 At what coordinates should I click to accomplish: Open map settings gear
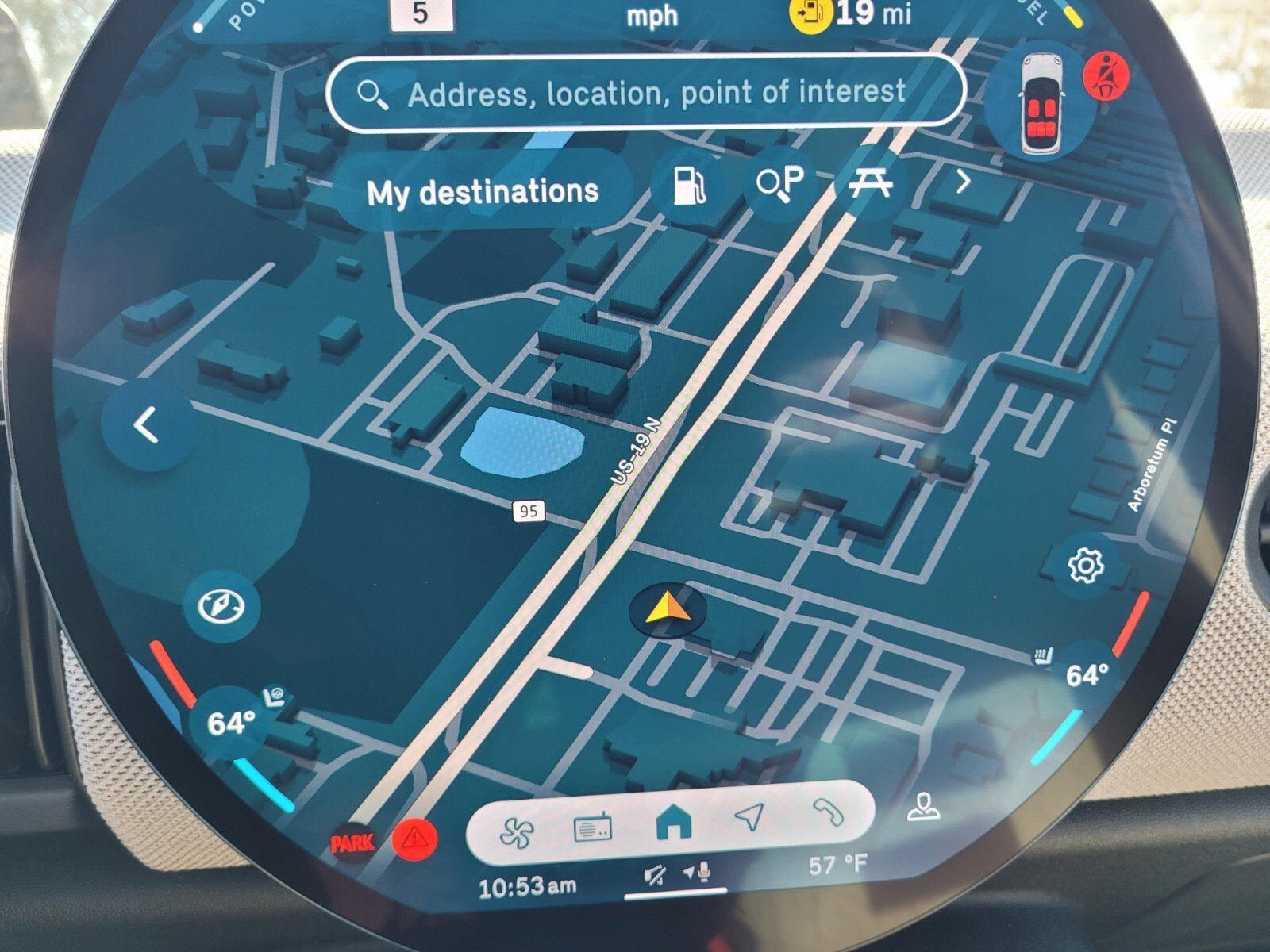pyautogui.click(x=1085, y=566)
